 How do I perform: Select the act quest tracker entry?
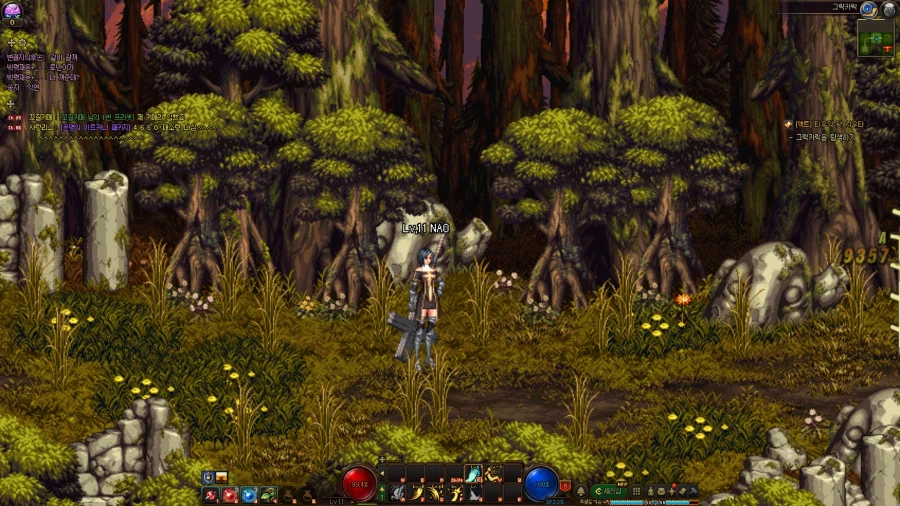click(828, 124)
